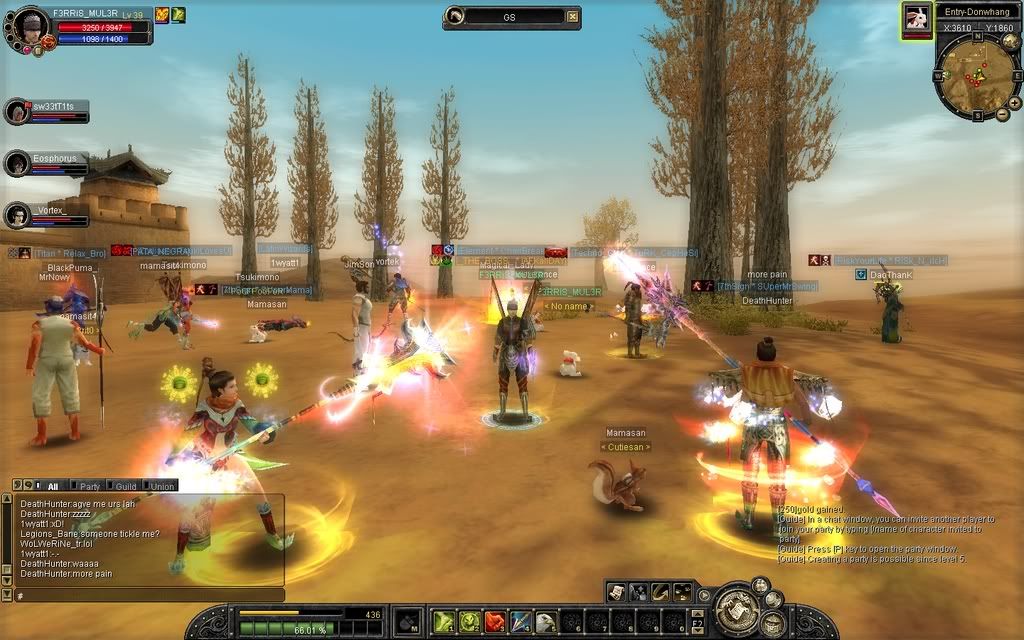This screenshot has width=1024, height=640.
Task: Switch to the Party chat tab
Action: (x=87, y=486)
